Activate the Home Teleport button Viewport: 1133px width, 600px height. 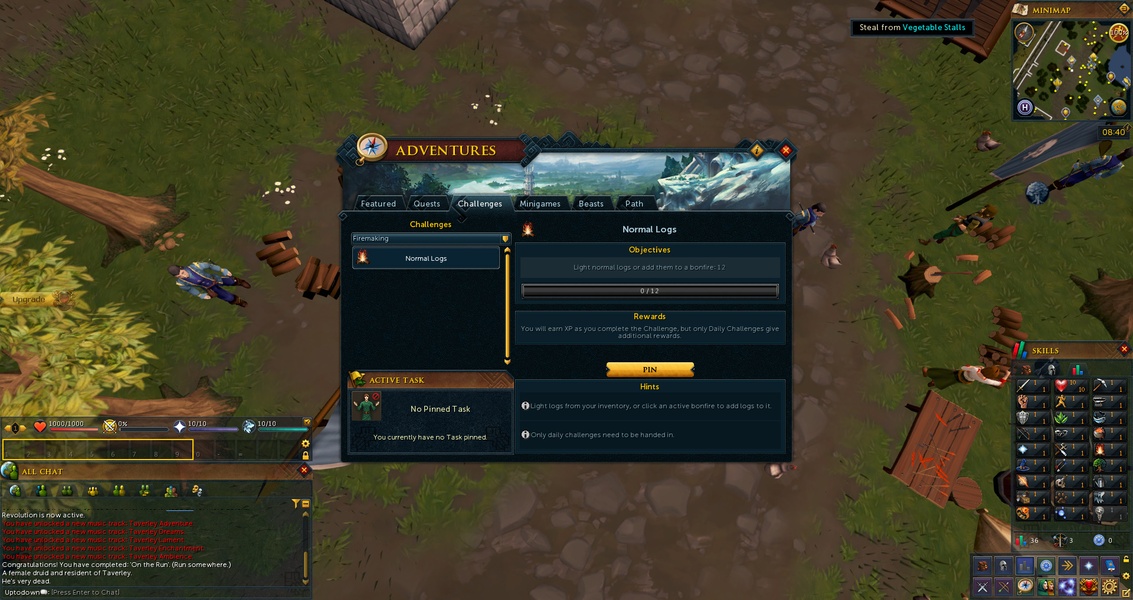(1025, 107)
